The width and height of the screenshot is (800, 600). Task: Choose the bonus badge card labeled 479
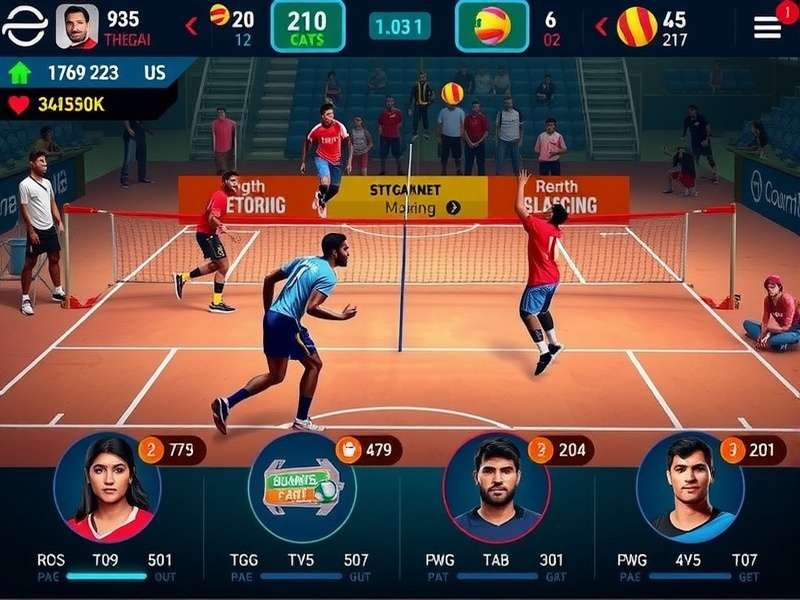pos(301,487)
